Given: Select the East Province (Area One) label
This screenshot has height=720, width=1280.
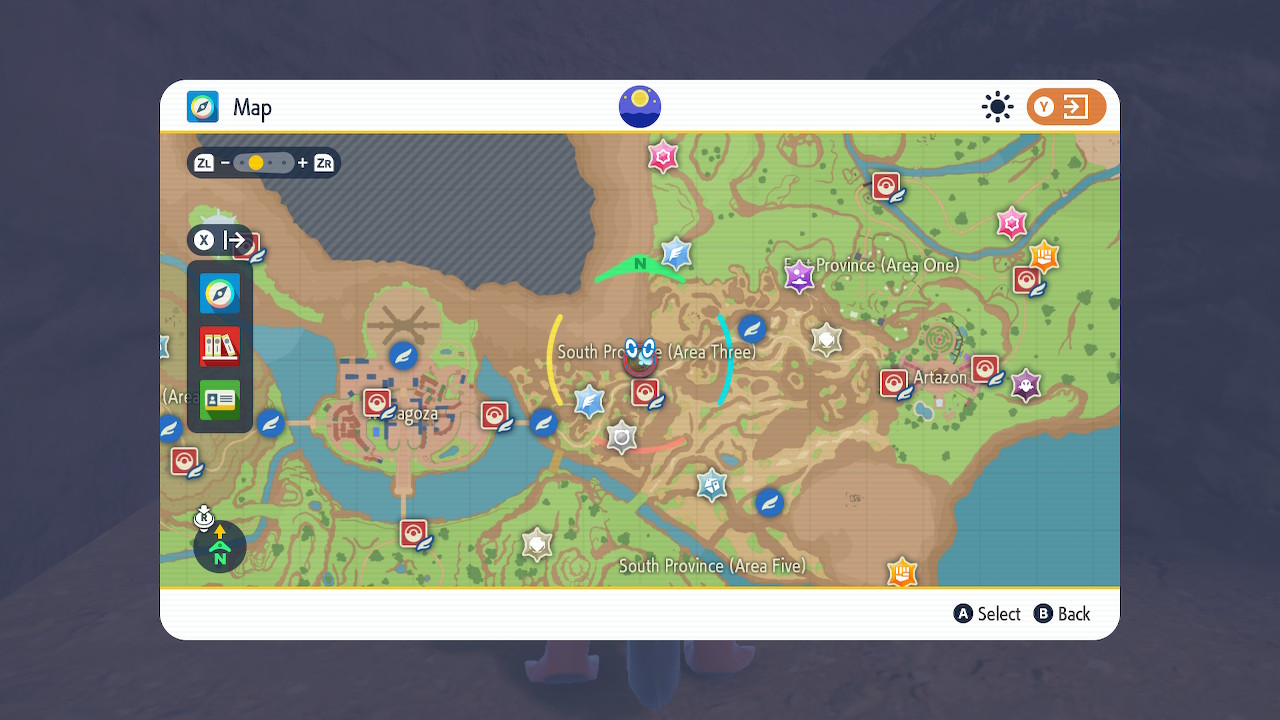Looking at the screenshot, I should click(x=871, y=265).
